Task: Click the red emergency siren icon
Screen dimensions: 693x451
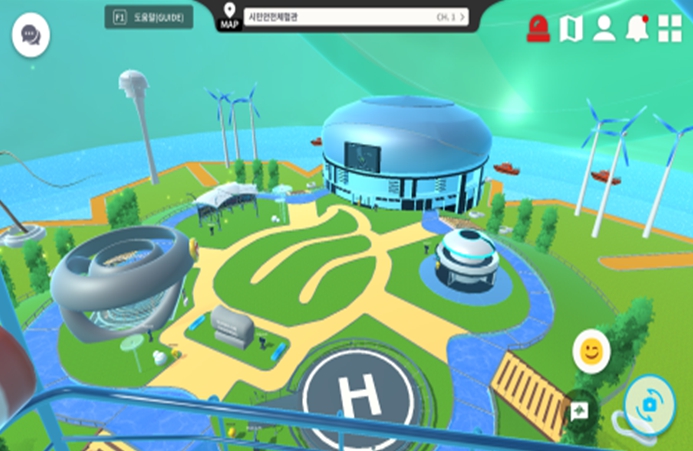Action: point(539,29)
